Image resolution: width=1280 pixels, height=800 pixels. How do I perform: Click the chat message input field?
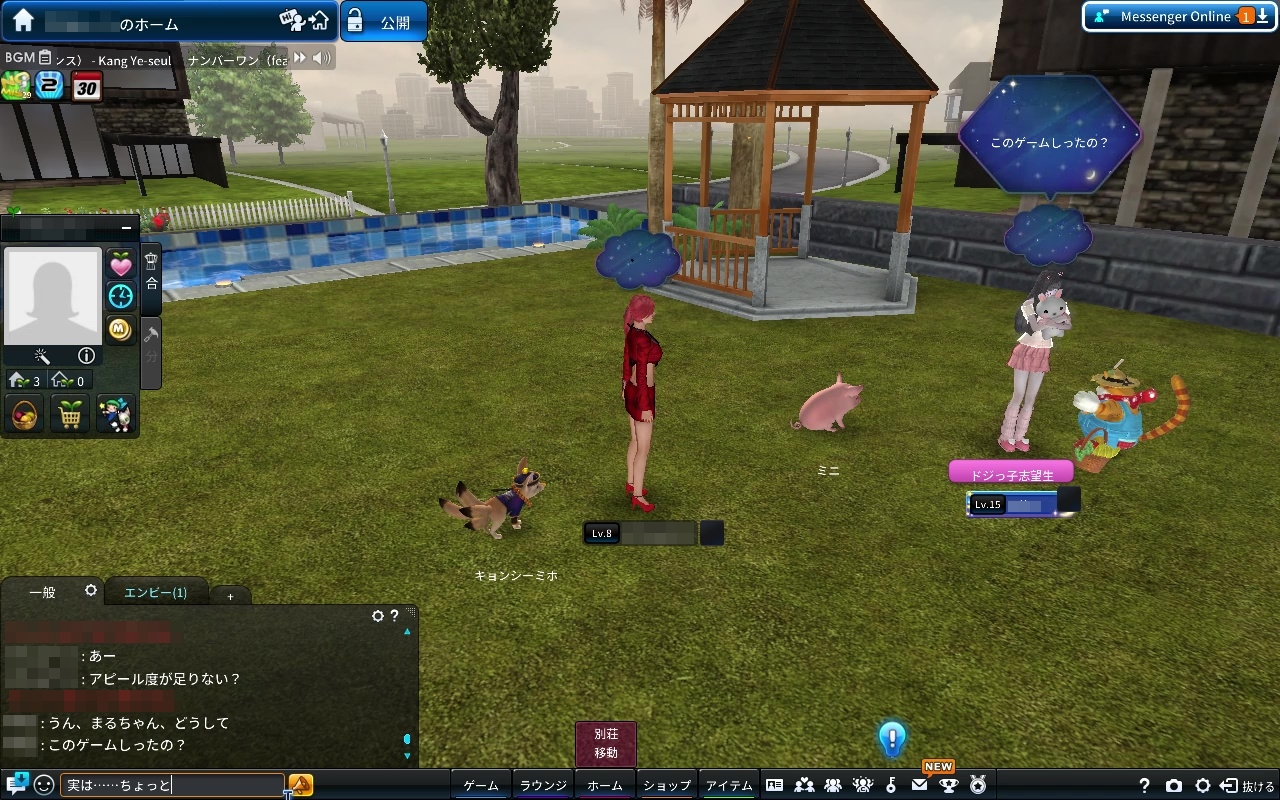pos(172,786)
